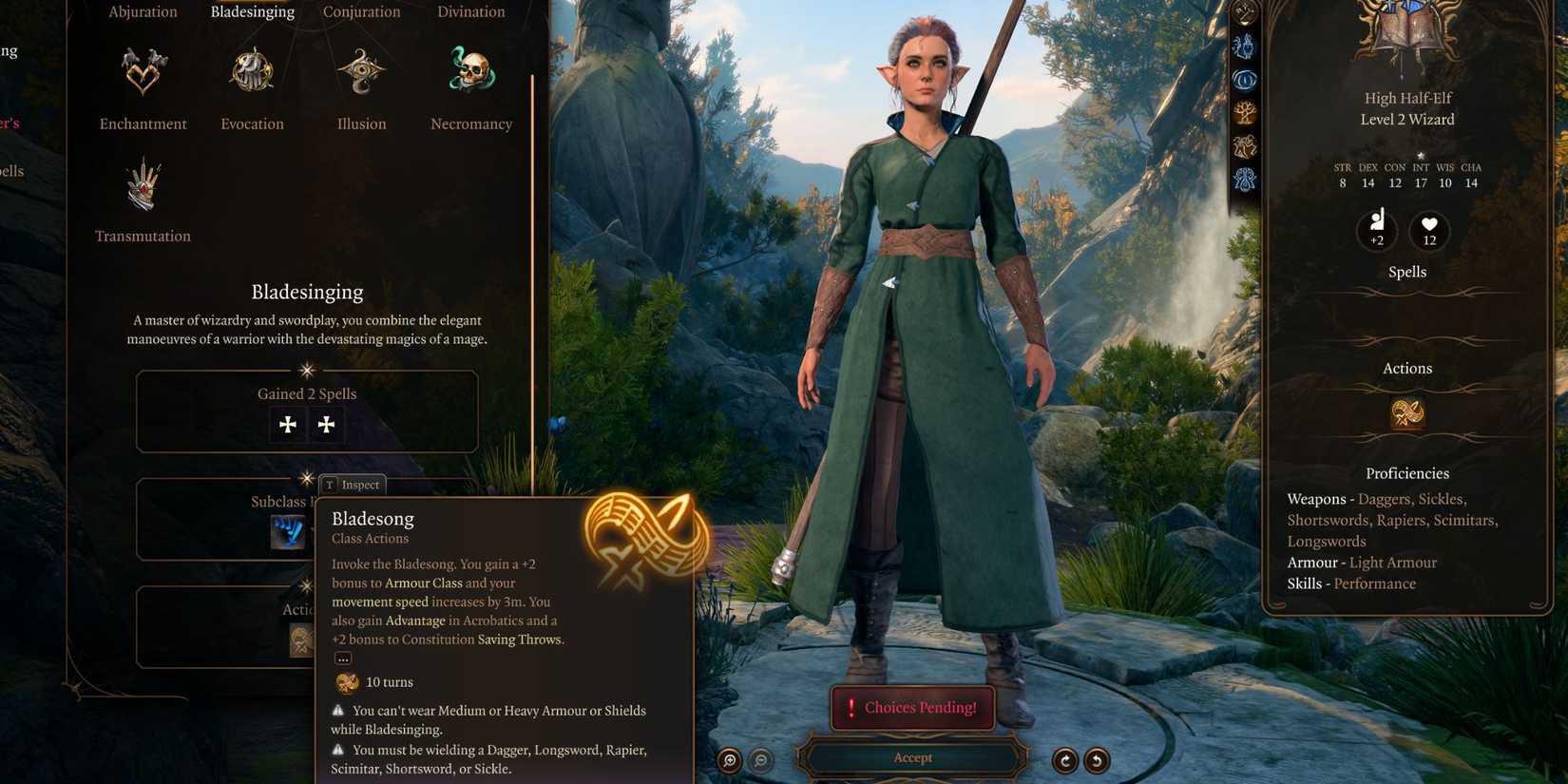Image resolution: width=1568 pixels, height=784 pixels.
Task: Click the blue eye icon in right sidebar
Action: pos(1243,80)
